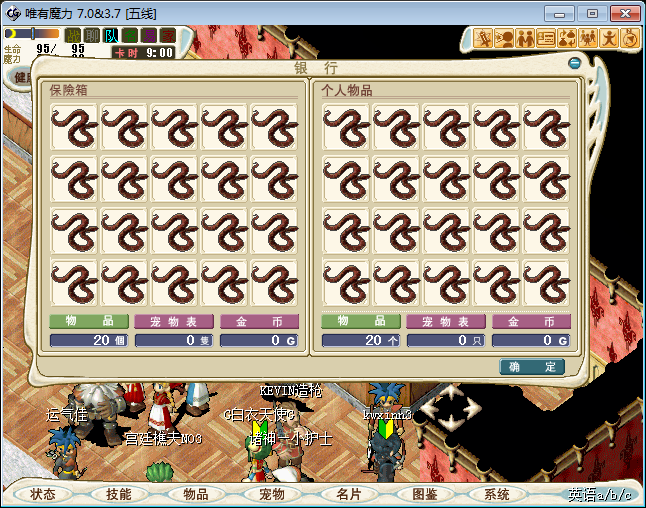Open the 技能 skills menu
The height and width of the screenshot is (508, 646).
pyautogui.click(x=119, y=494)
